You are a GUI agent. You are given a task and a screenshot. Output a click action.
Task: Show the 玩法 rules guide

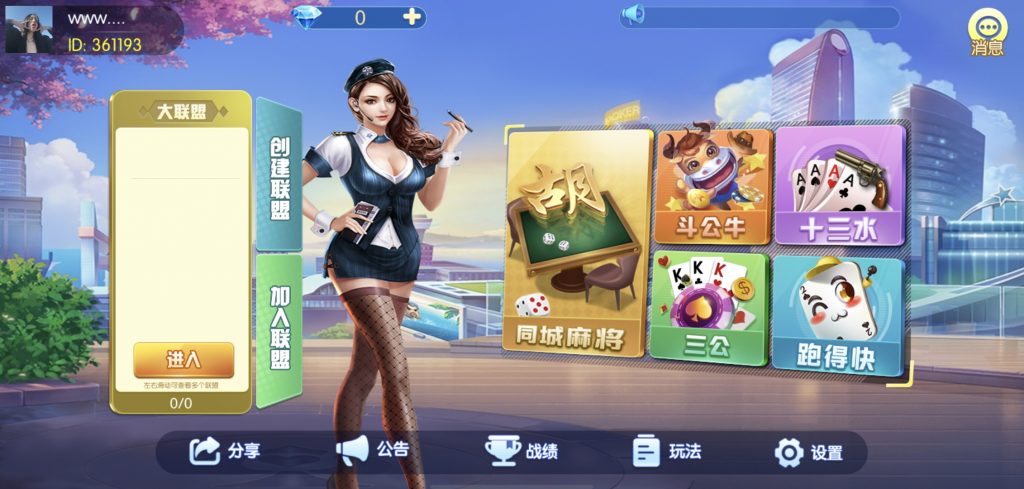point(668,452)
